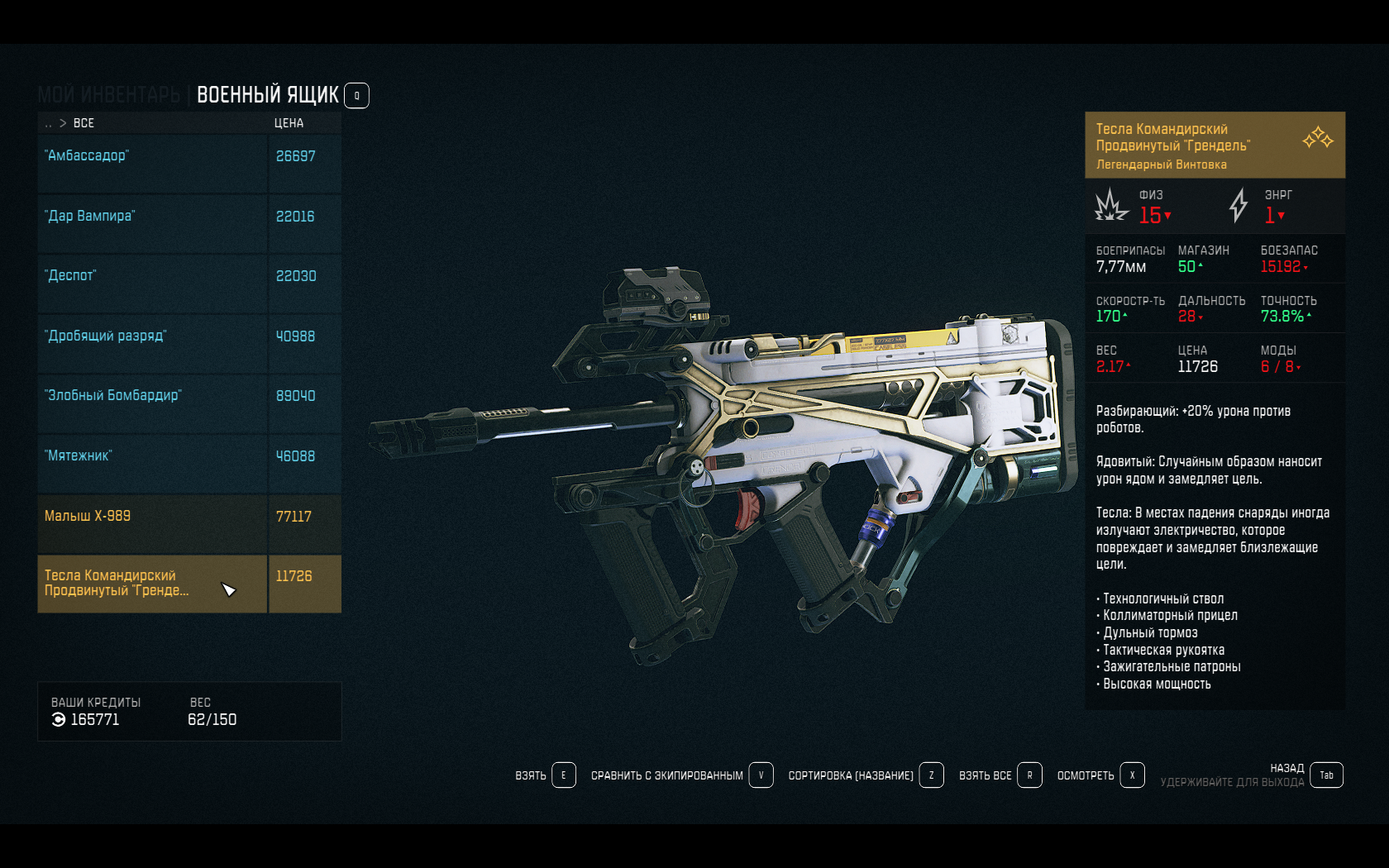The height and width of the screenshot is (868, 1389).
Task: Select "Злобный Бомбардир" in the crate
Action: click(x=152, y=403)
